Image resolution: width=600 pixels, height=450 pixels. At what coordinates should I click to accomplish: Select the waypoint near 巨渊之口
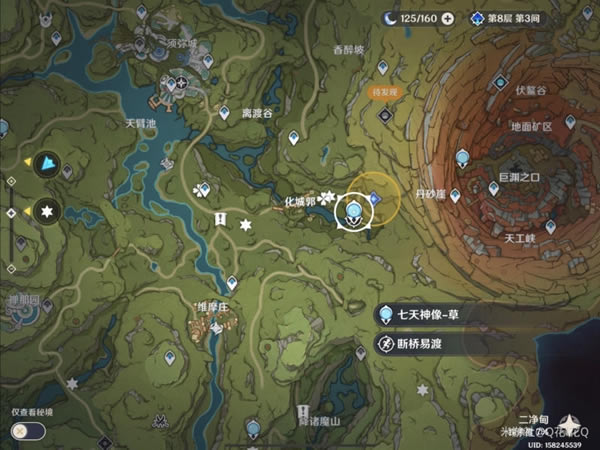[x=462, y=158]
